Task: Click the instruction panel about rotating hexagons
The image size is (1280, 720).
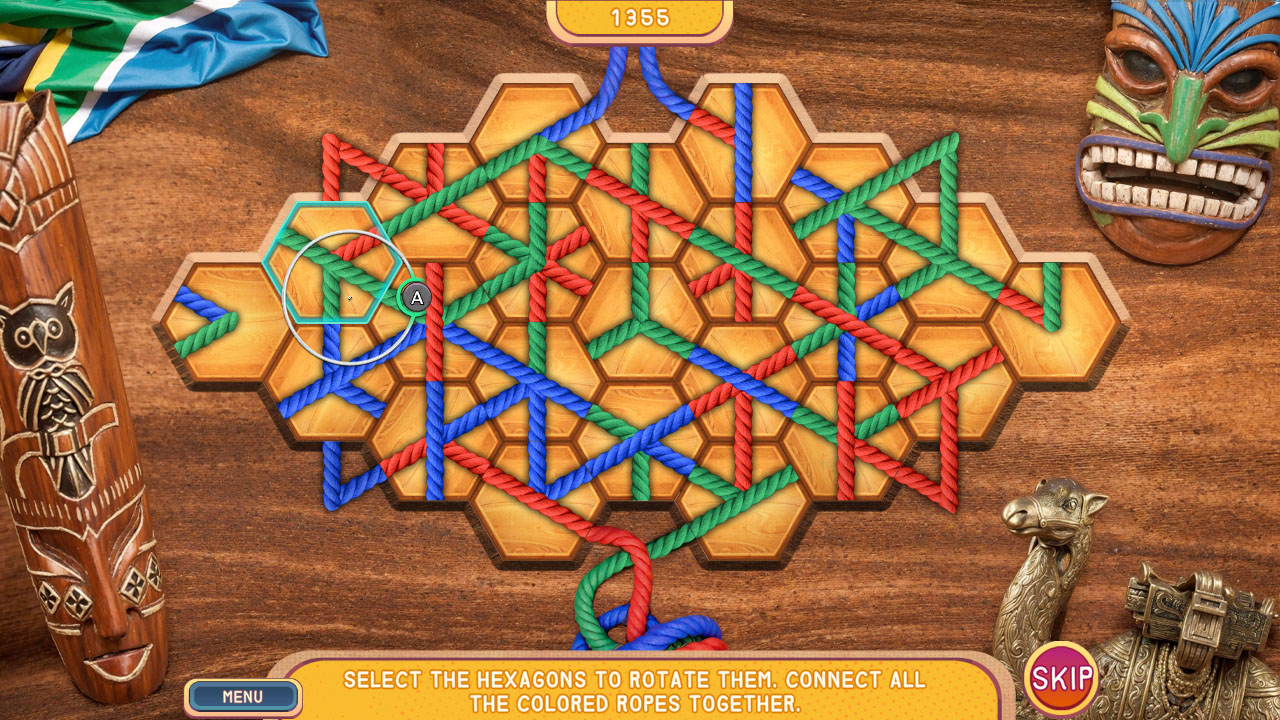Action: 640,690
